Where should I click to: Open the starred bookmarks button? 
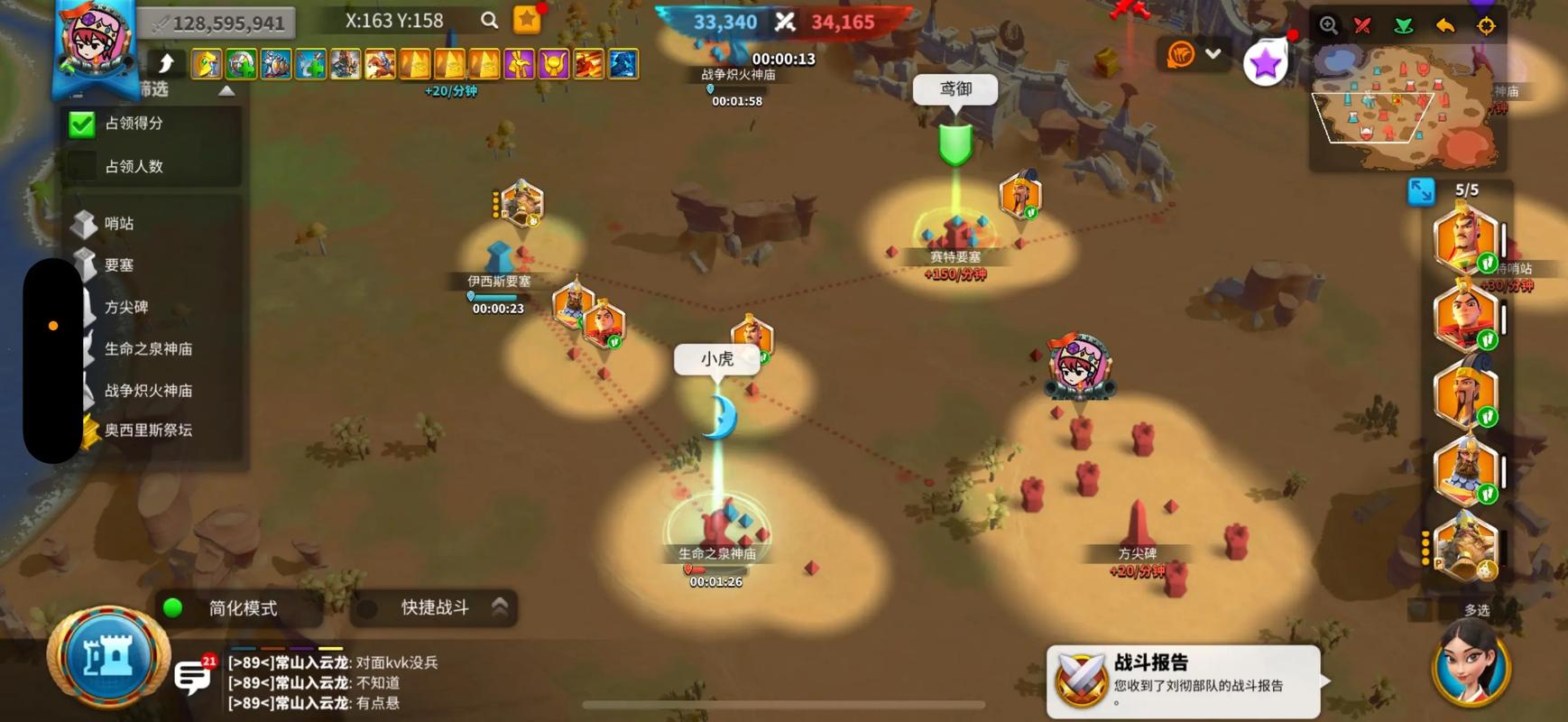527,20
